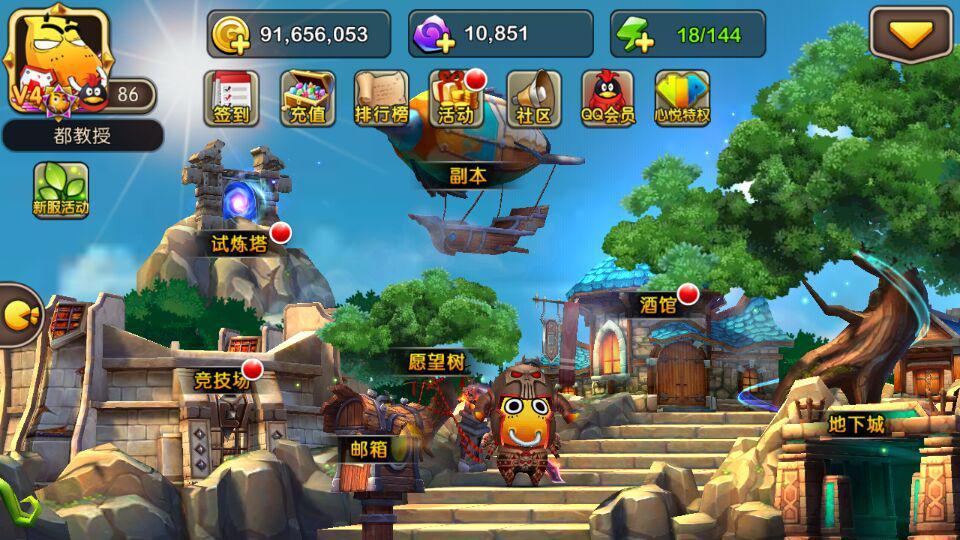Open the 充值 recharge treasure chest
Screen dimensions: 960x540
[x=307, y=98]
